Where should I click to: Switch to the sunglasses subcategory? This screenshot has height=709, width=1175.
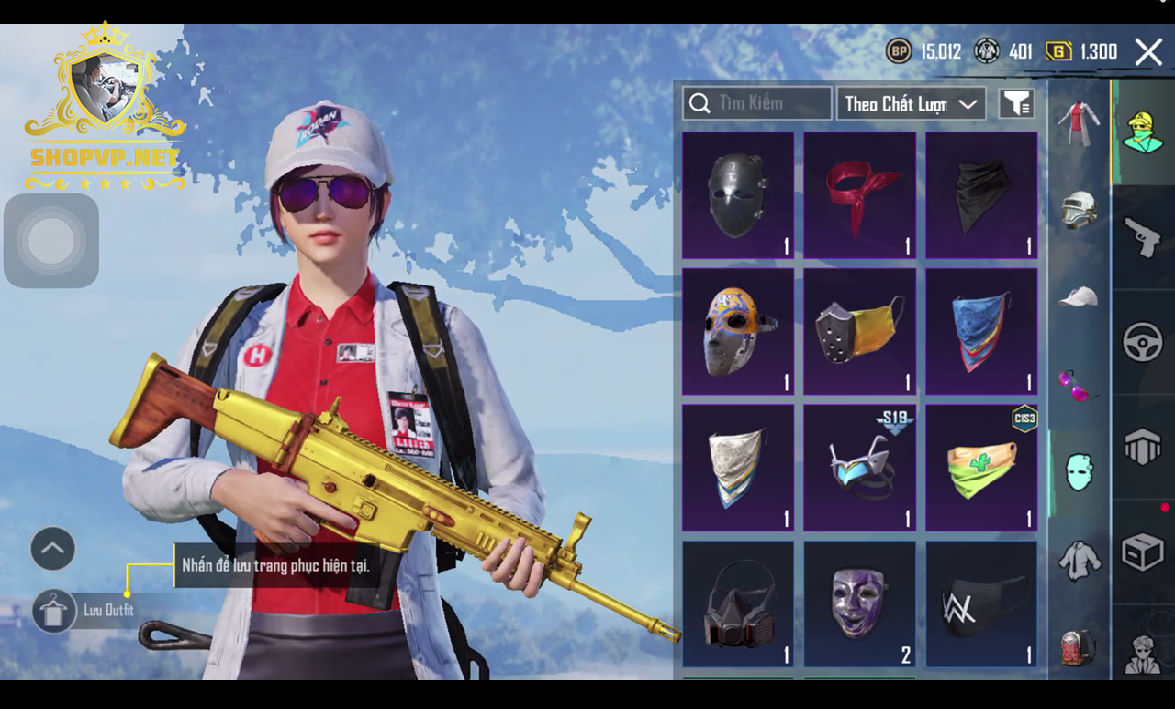click(x=1079, y=384)
